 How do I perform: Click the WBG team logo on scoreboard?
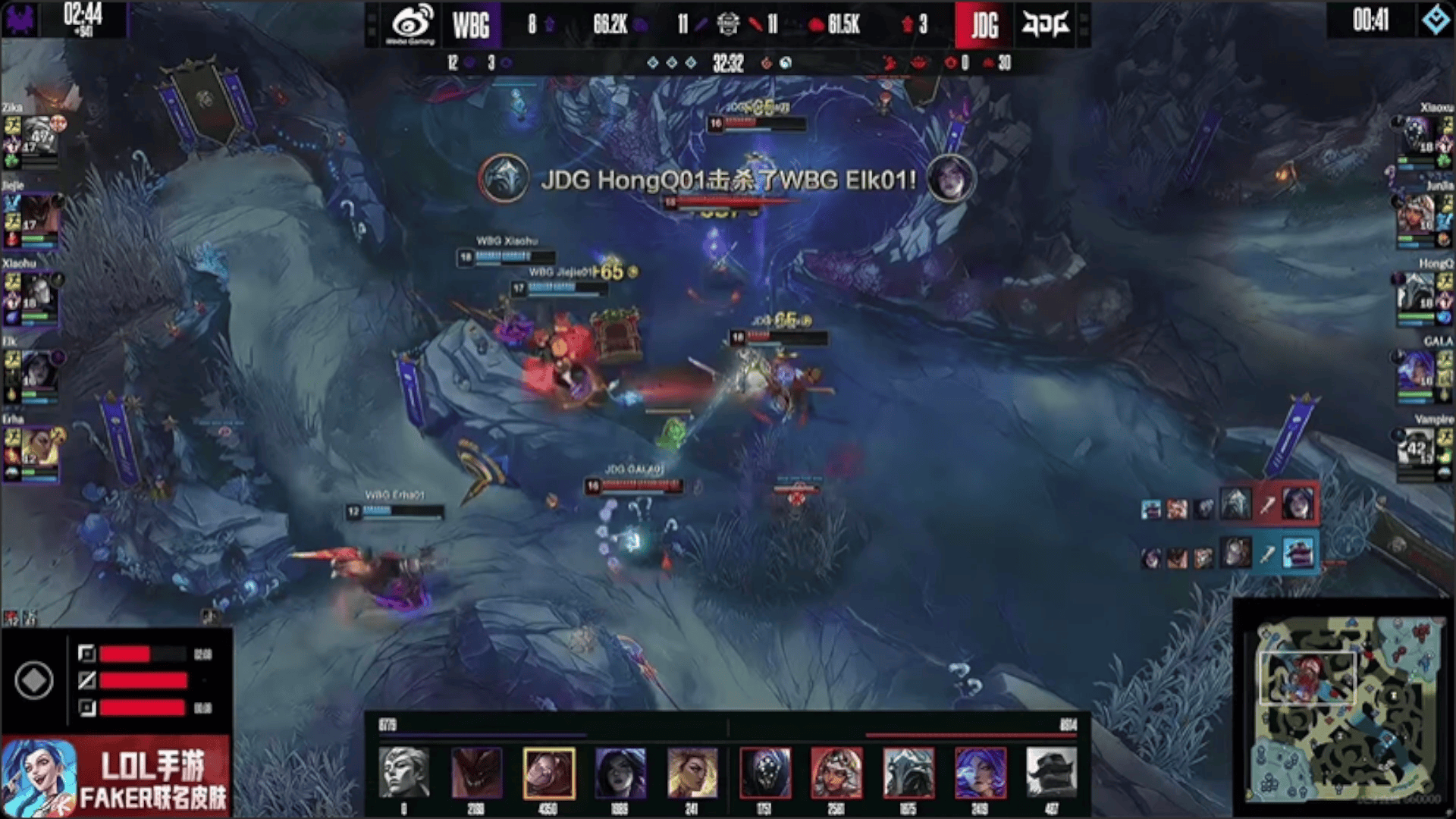click(411, 24)
